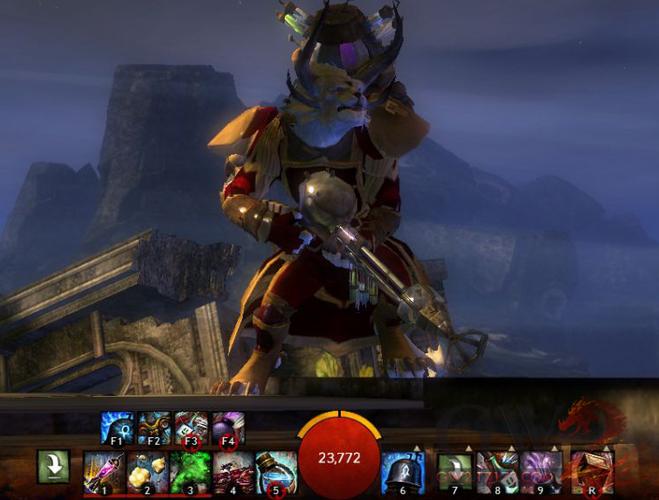Use the elite skill in slot R

click(x=592, y=472)
